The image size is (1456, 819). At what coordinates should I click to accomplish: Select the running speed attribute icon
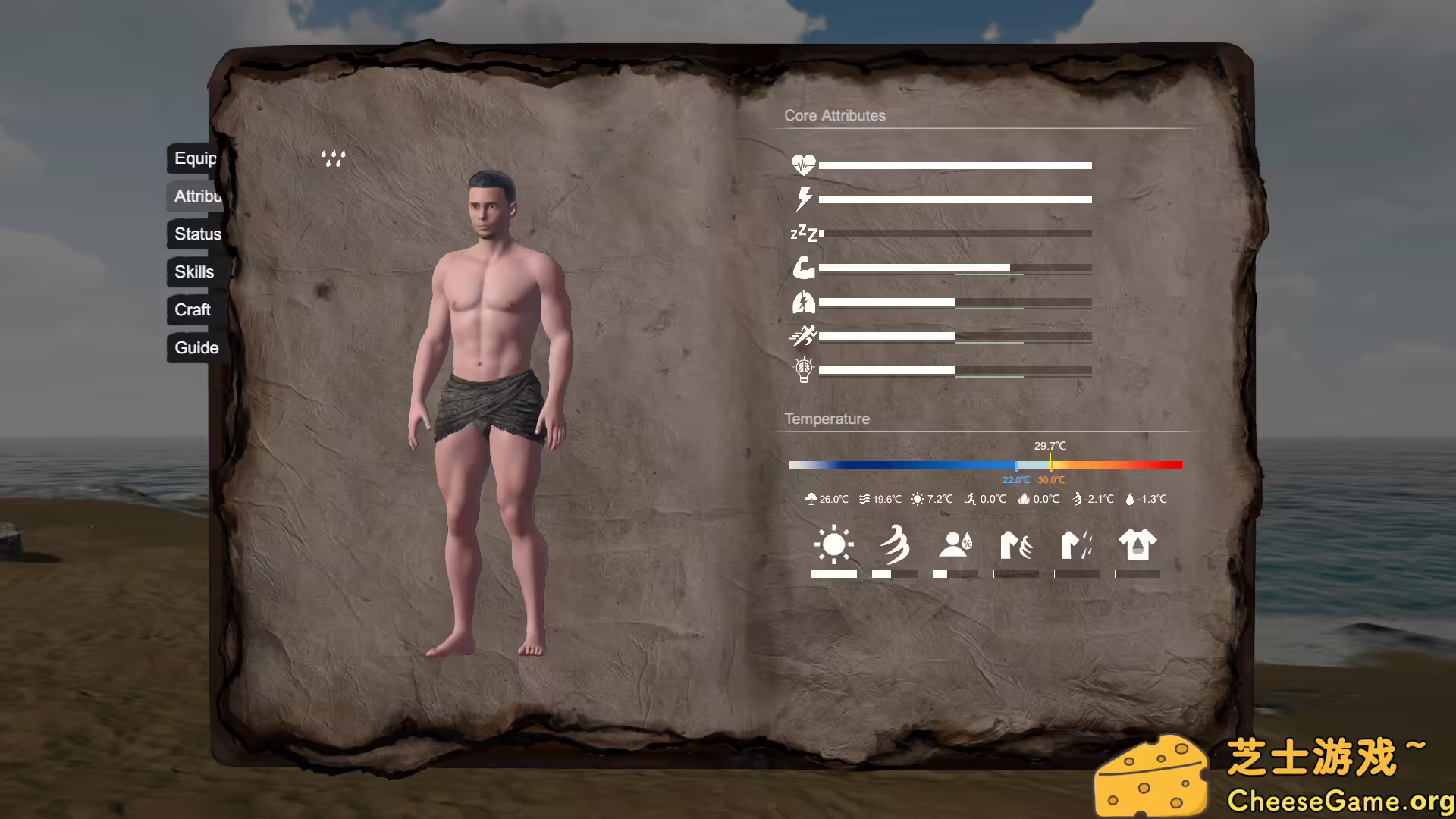pos(805,336)
